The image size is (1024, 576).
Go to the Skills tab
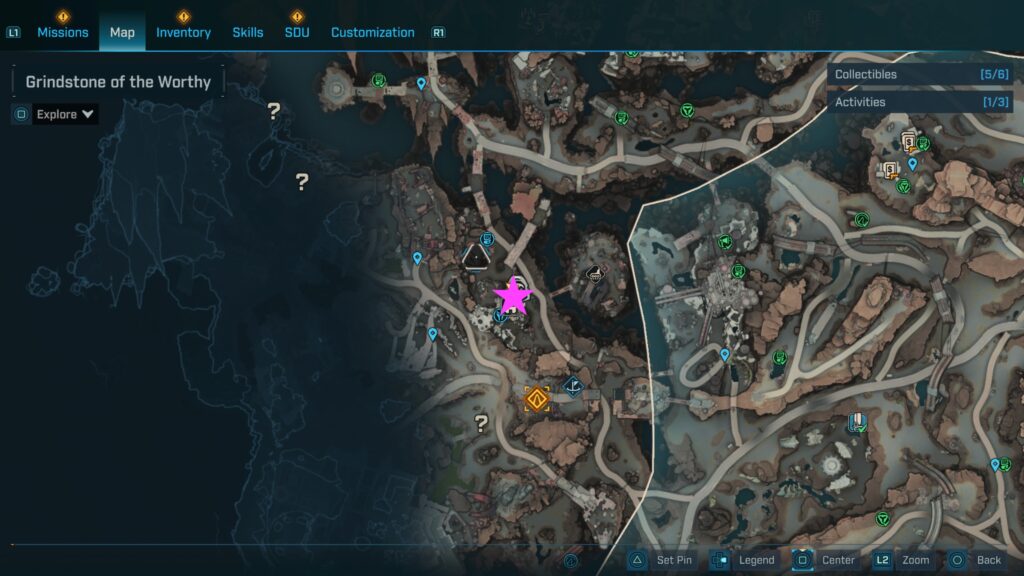click(x=248, y=32)
